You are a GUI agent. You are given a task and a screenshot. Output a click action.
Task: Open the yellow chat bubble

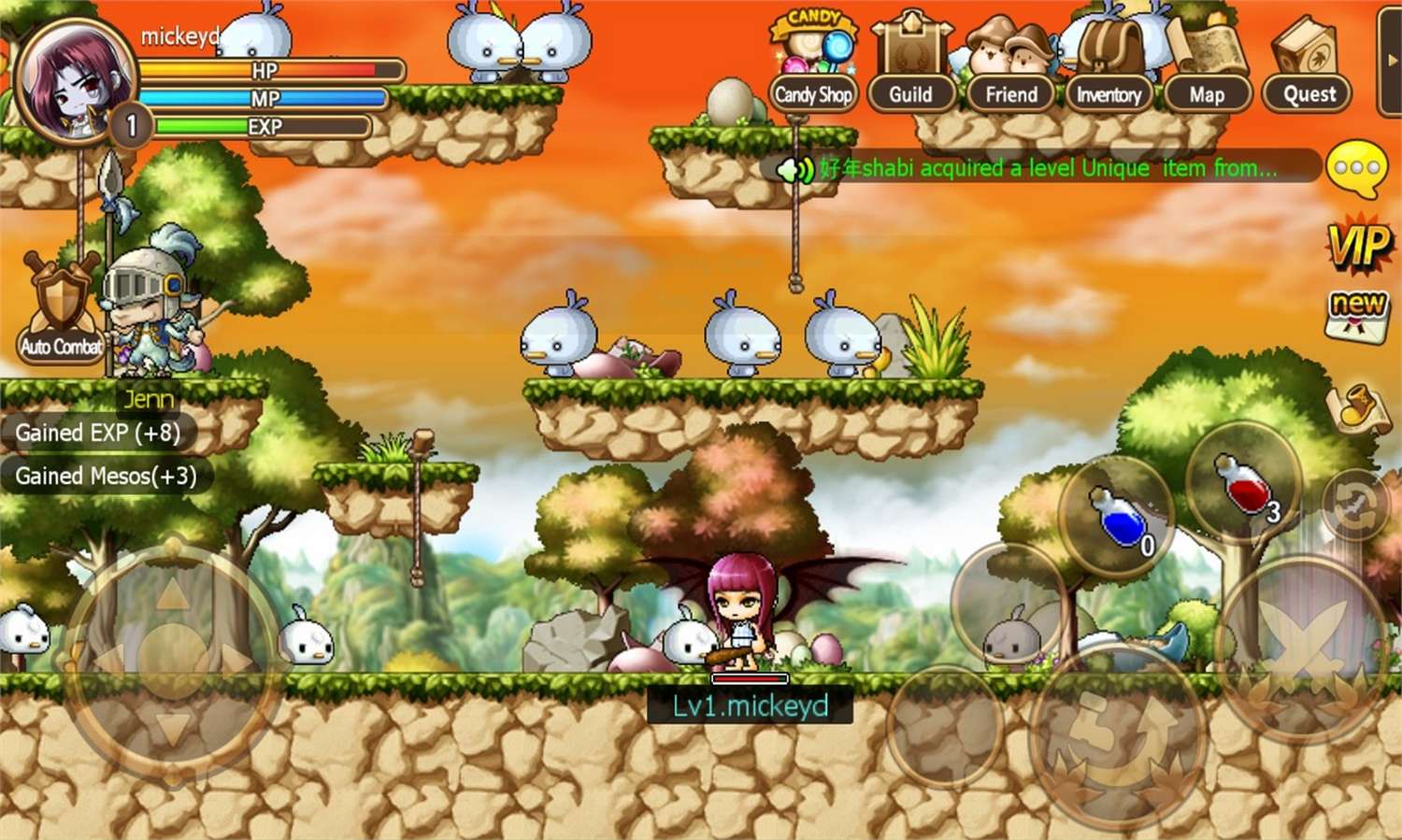coord(1356,169)
